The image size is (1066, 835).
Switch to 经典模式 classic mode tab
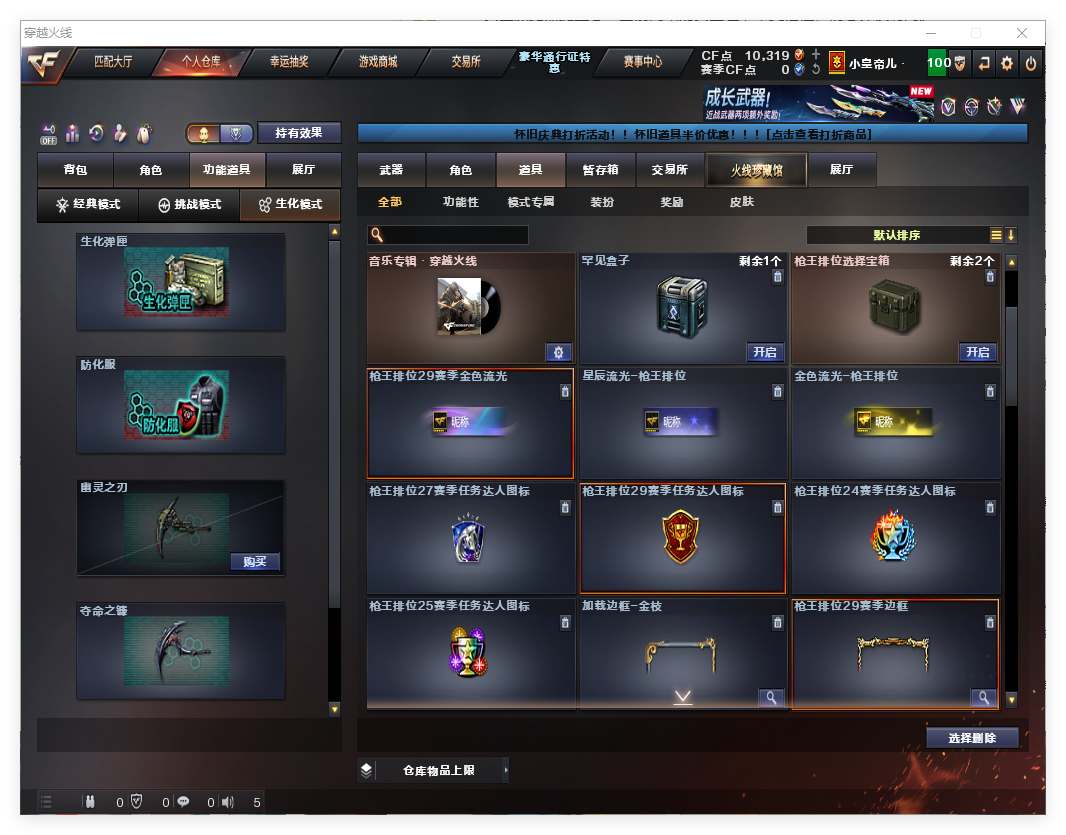point(88,205)
